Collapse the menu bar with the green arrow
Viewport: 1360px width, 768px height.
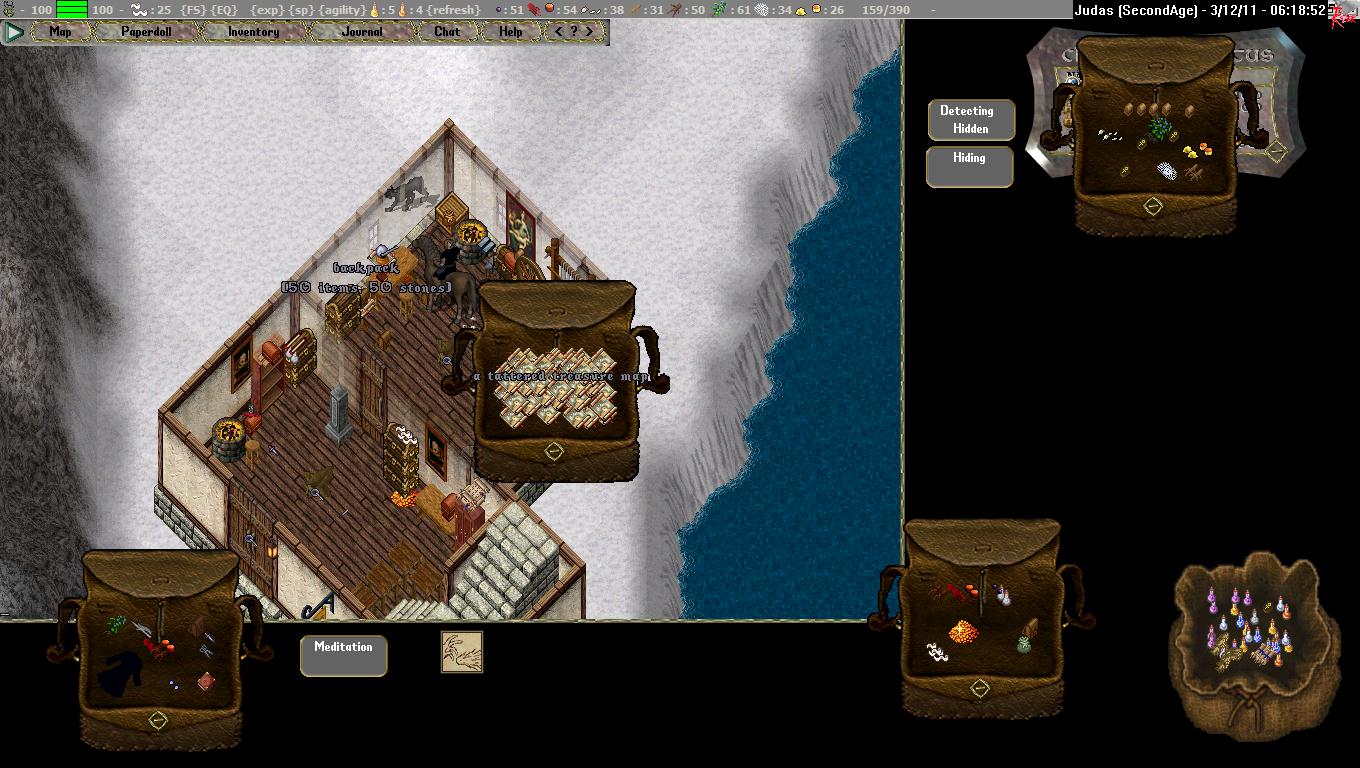coord(14,32)
